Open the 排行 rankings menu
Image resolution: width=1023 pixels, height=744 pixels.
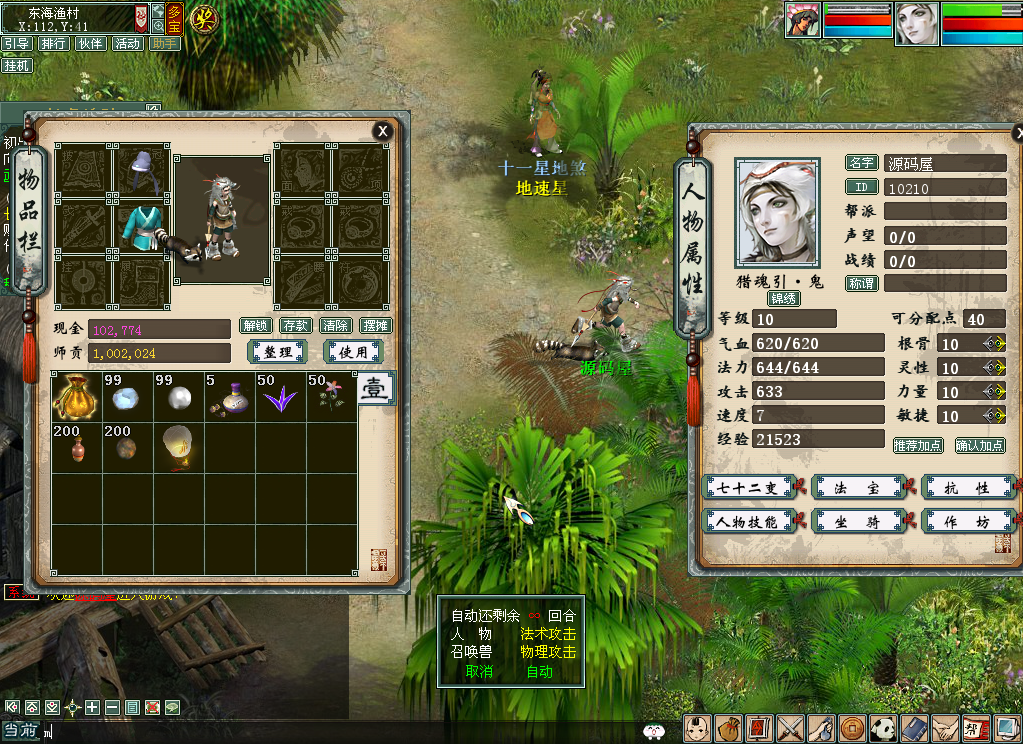pyautogui.click(x=53, y=44)
